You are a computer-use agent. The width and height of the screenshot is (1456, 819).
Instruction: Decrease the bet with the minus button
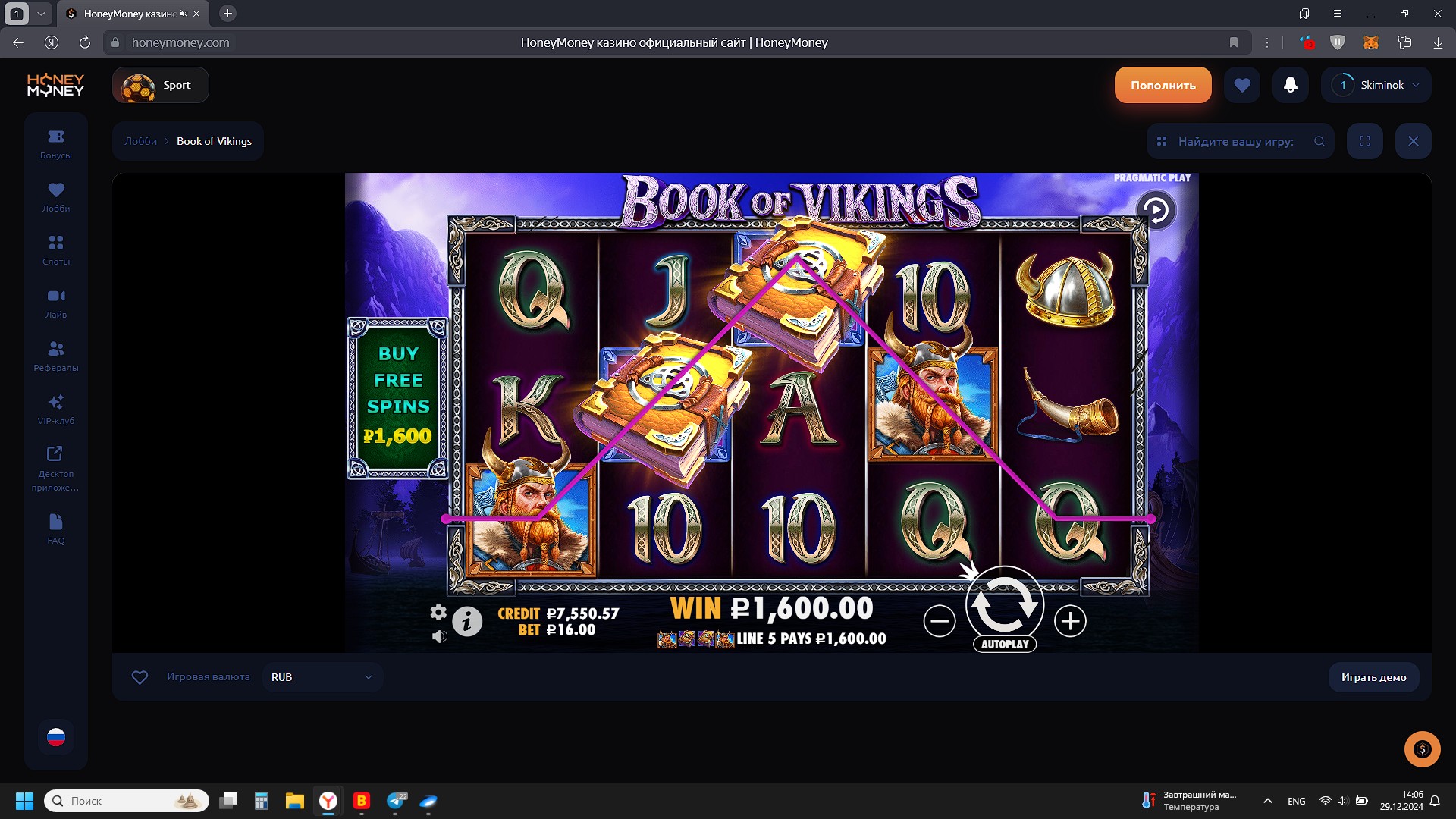click(939, 622)
